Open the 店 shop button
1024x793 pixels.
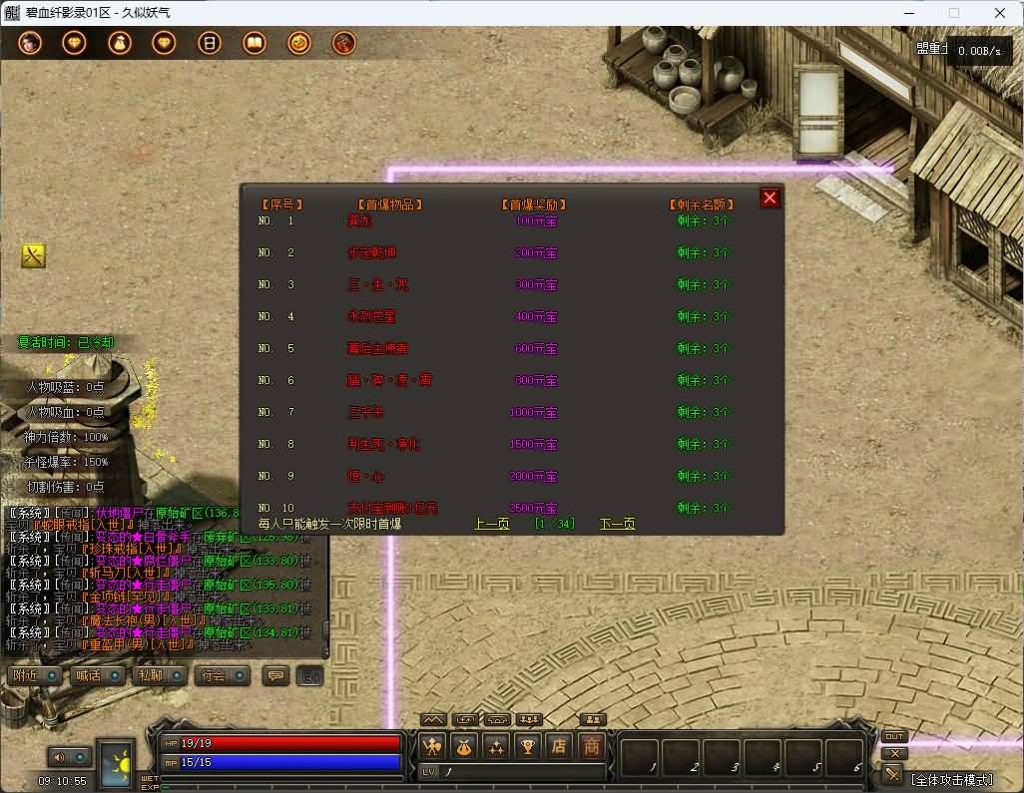point(559,746)
